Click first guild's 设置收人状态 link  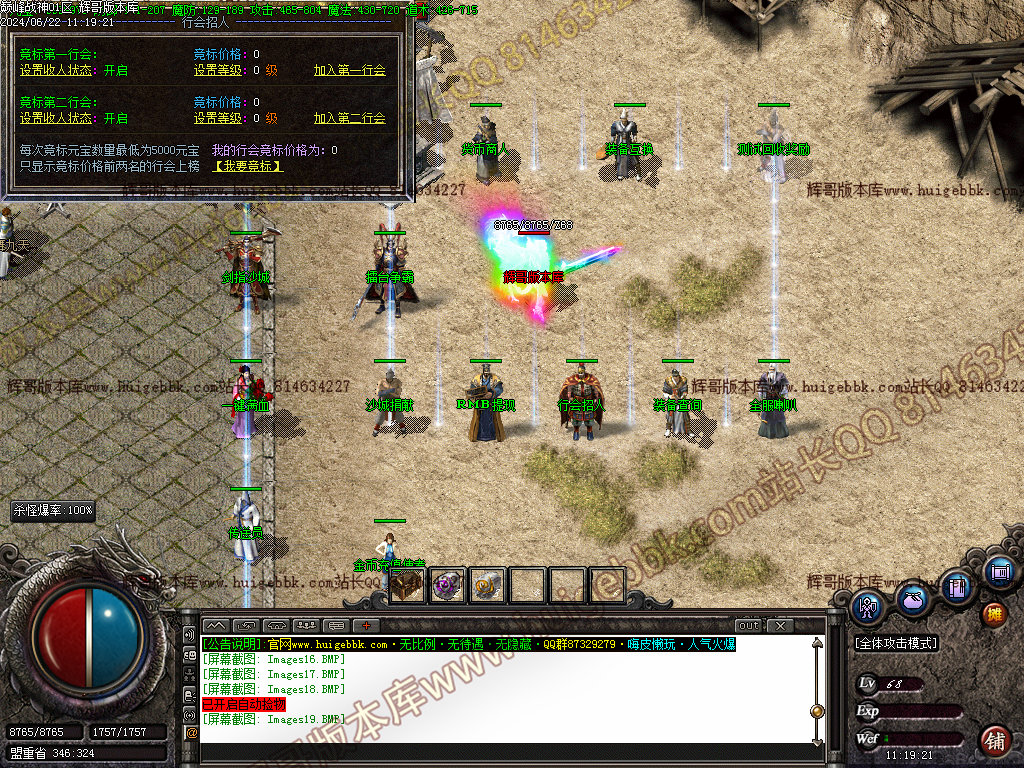[x=56, y=71]
